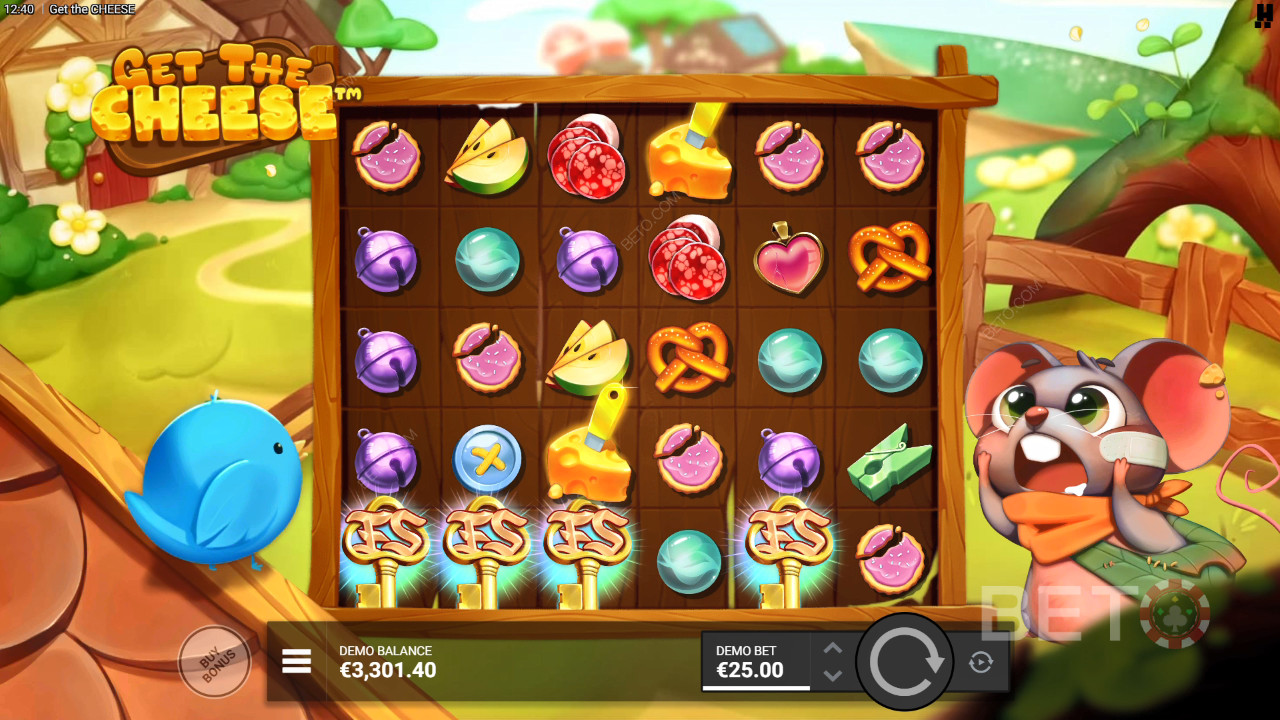Image resolution: width=1280 pixels, height=720 pixels.
Task: Increase the demo bet with the up arrow
Action: (x=833, y=648)
